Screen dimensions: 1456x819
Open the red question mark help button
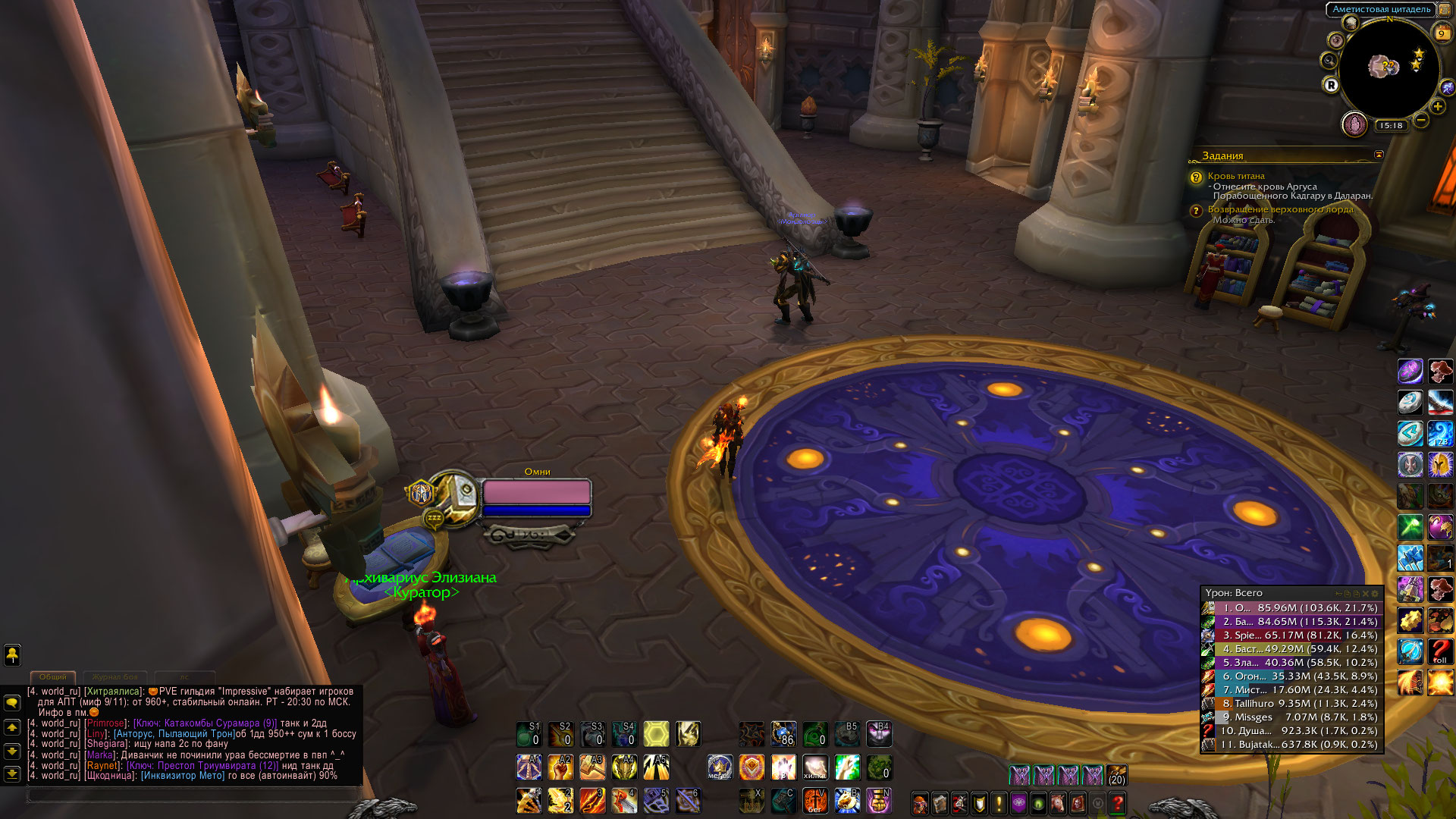pyautogui.click(x=1117, y=803)
